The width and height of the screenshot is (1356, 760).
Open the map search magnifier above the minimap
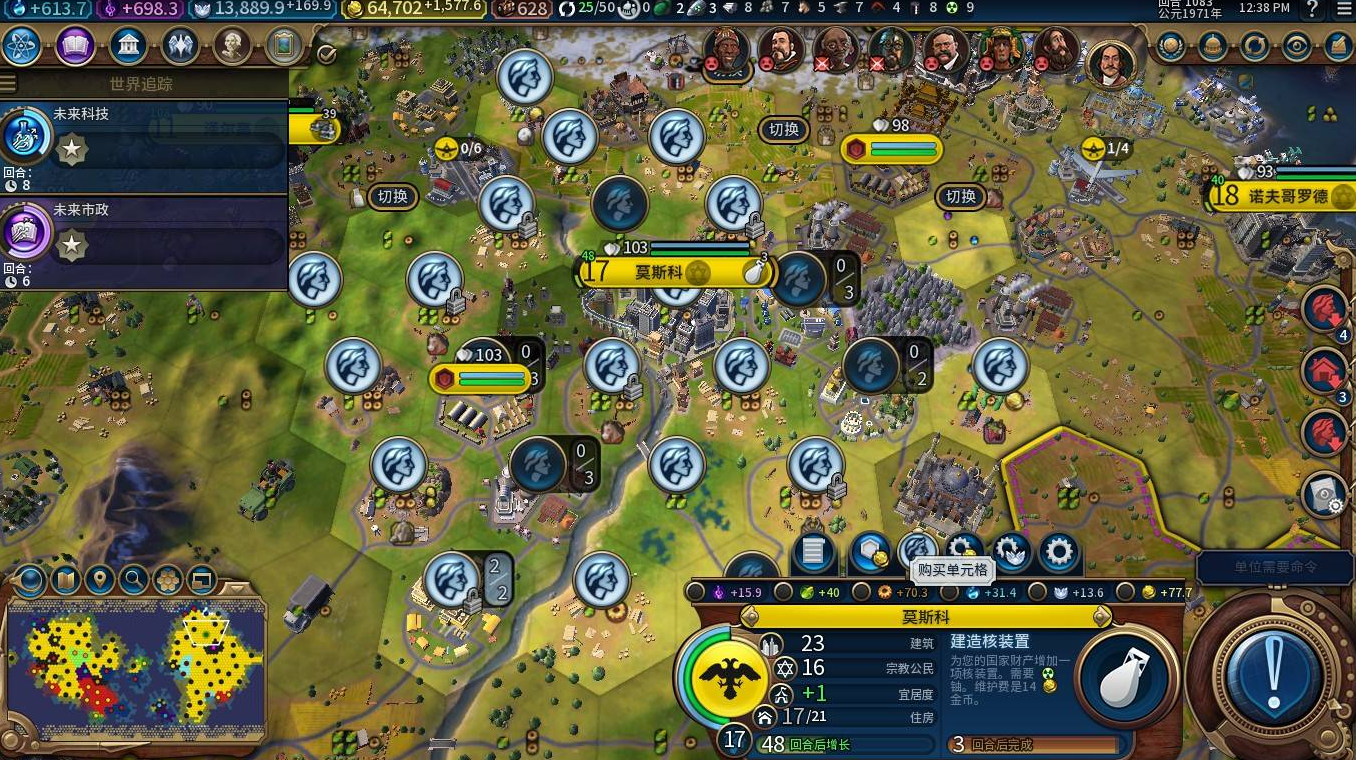(133, 579)
